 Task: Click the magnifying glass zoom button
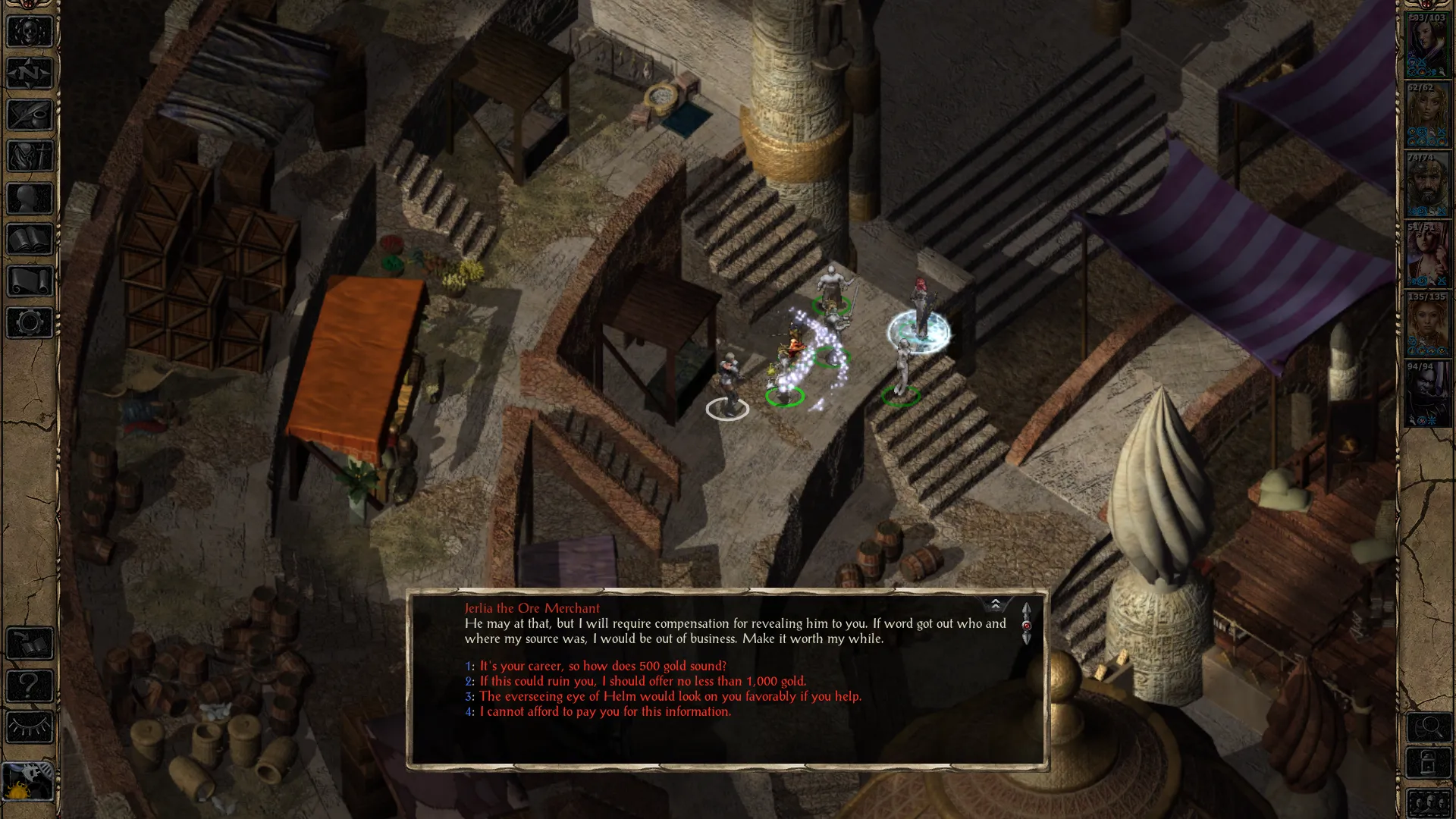pyautogui.click(x=1429, y=728)
